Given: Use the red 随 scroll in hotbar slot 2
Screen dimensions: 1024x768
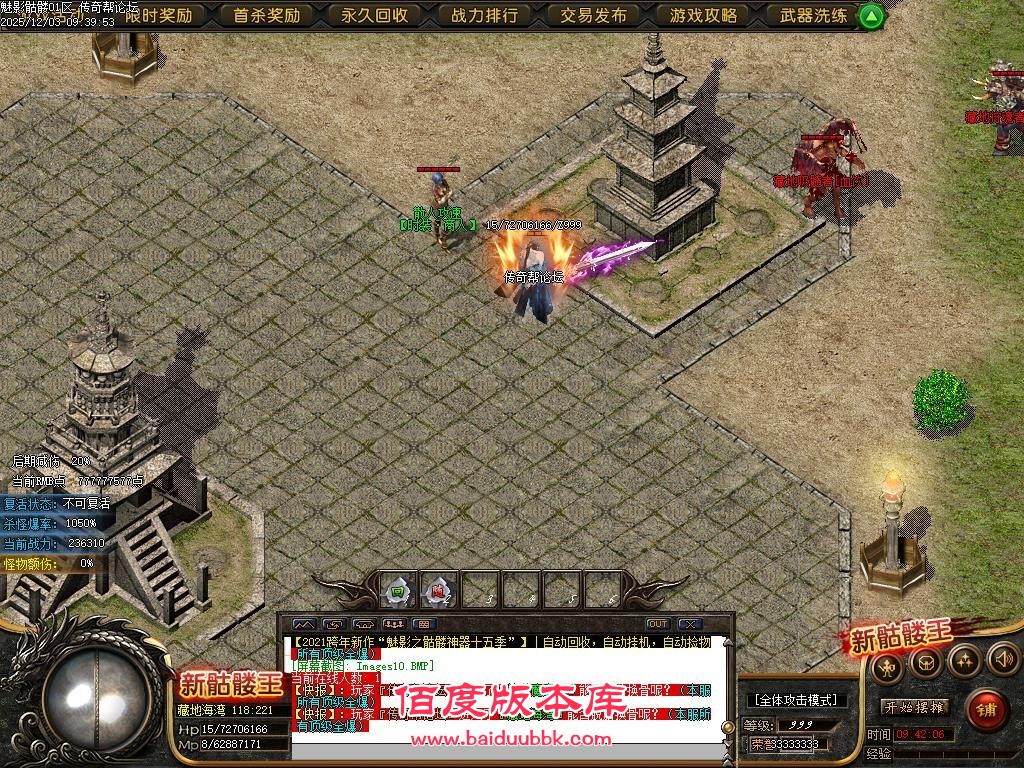Looking at the screenshot, I should coord(438,591).
